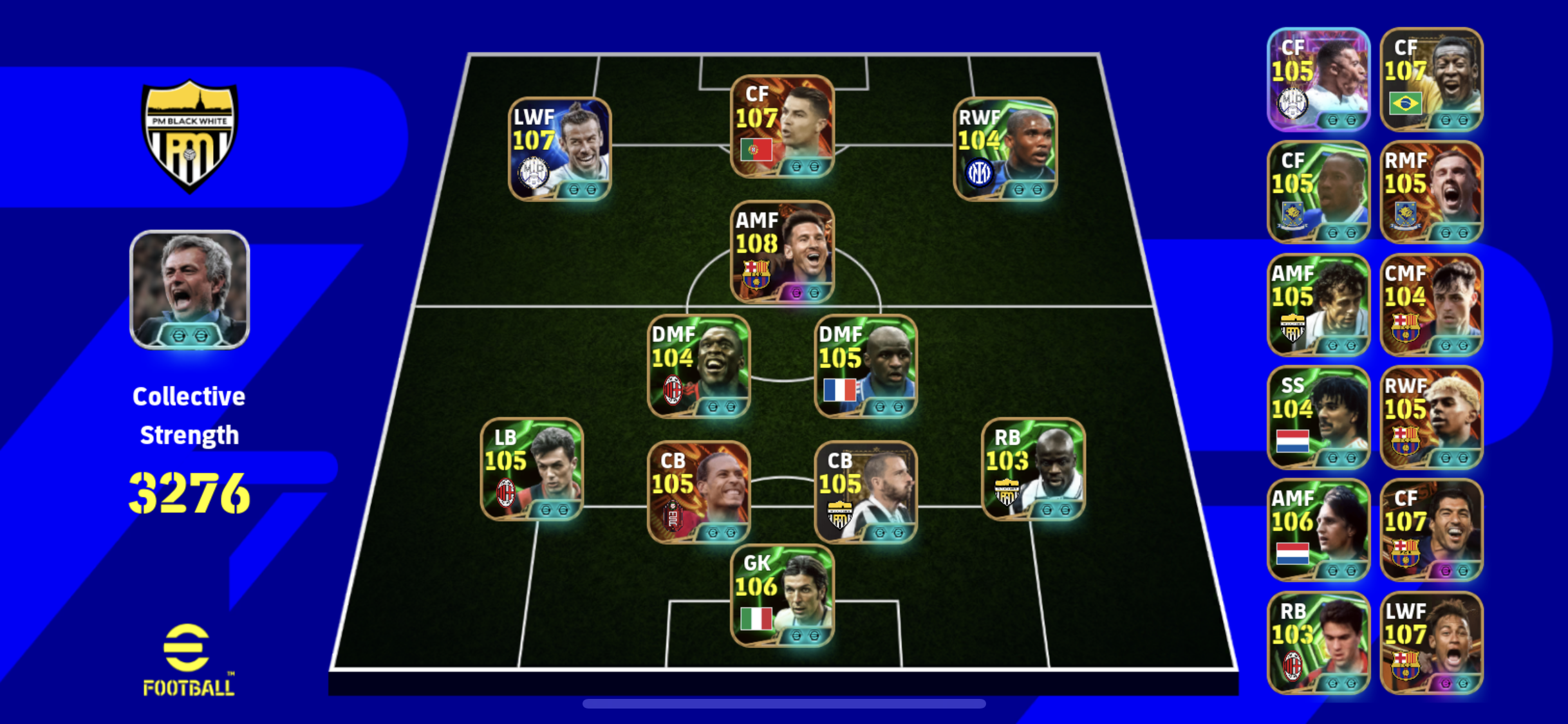The height and width of the screenshot is (724, 1568).
Task: Select the DMF 104 player card
Action: click(x=698, y=366)
